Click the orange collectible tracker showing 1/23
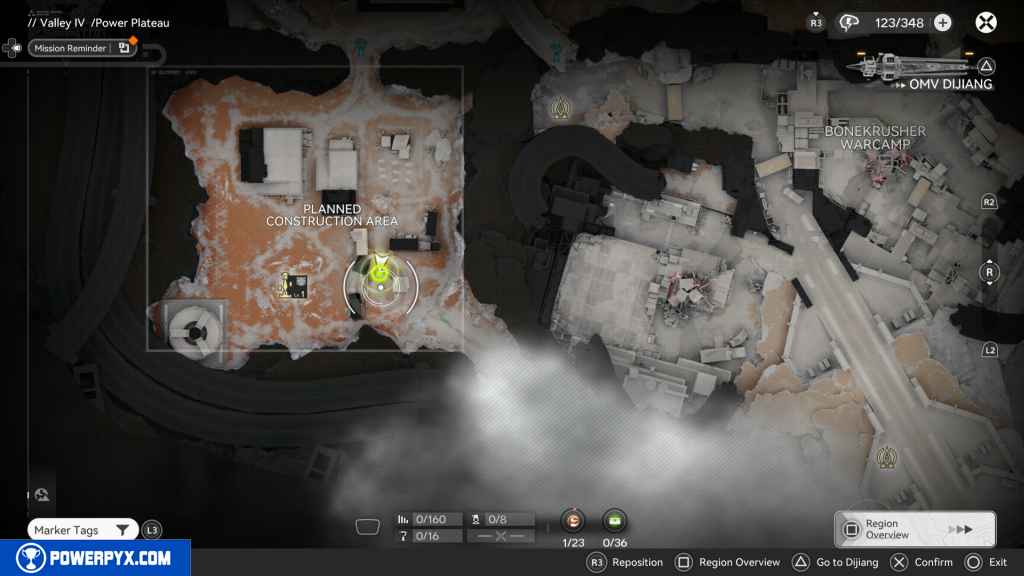This screenshot has height=576, width=1024. [573, 520]
